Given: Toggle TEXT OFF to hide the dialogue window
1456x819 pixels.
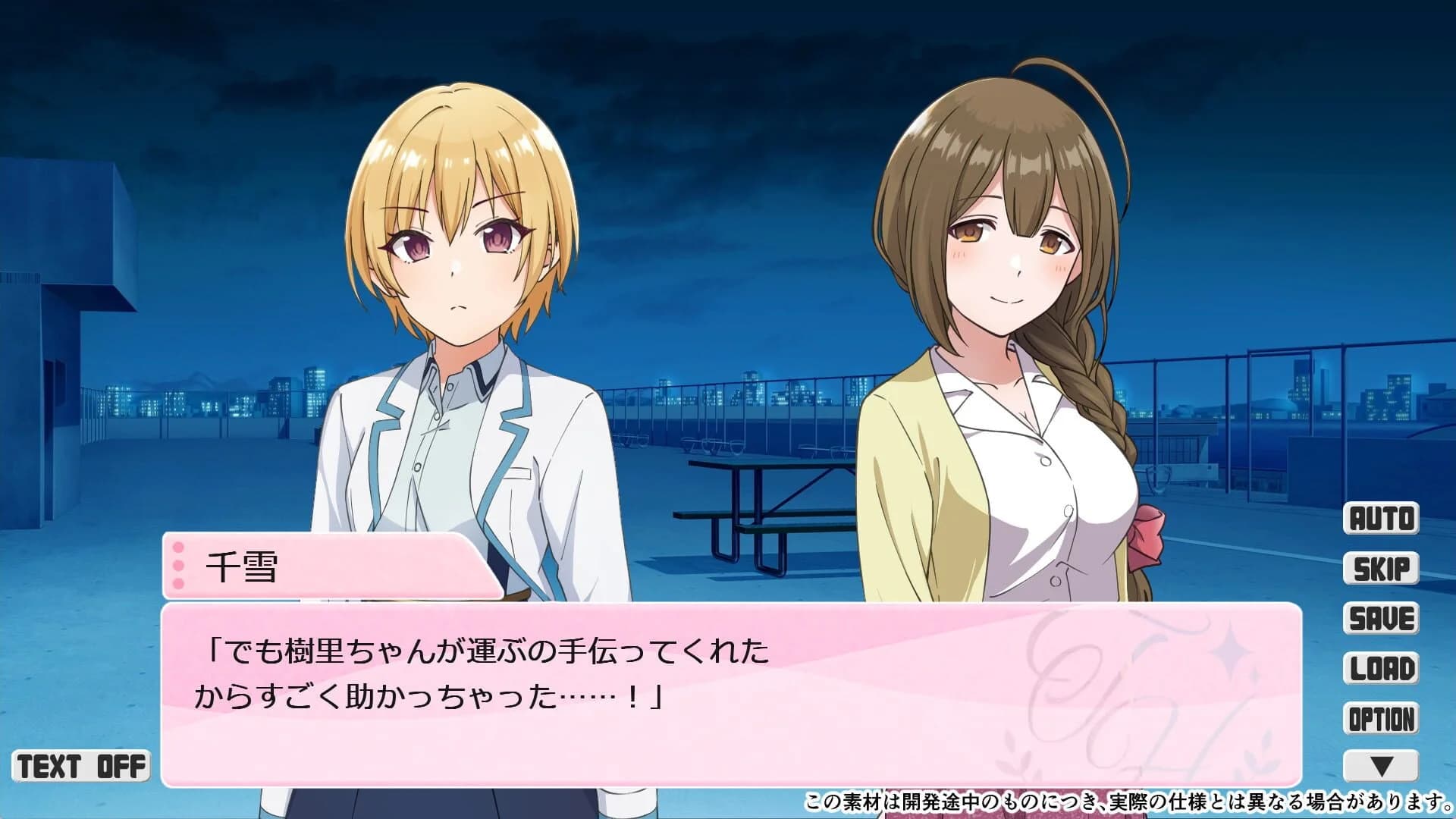Looking at the screenshot, I should tap(80, 764).
